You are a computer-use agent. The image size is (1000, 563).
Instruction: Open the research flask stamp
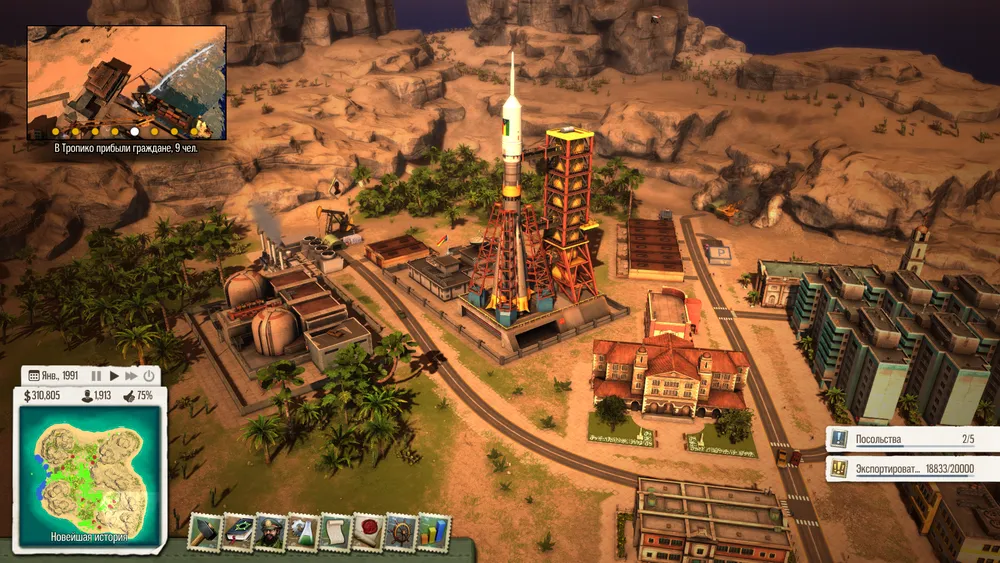point(303,532)
